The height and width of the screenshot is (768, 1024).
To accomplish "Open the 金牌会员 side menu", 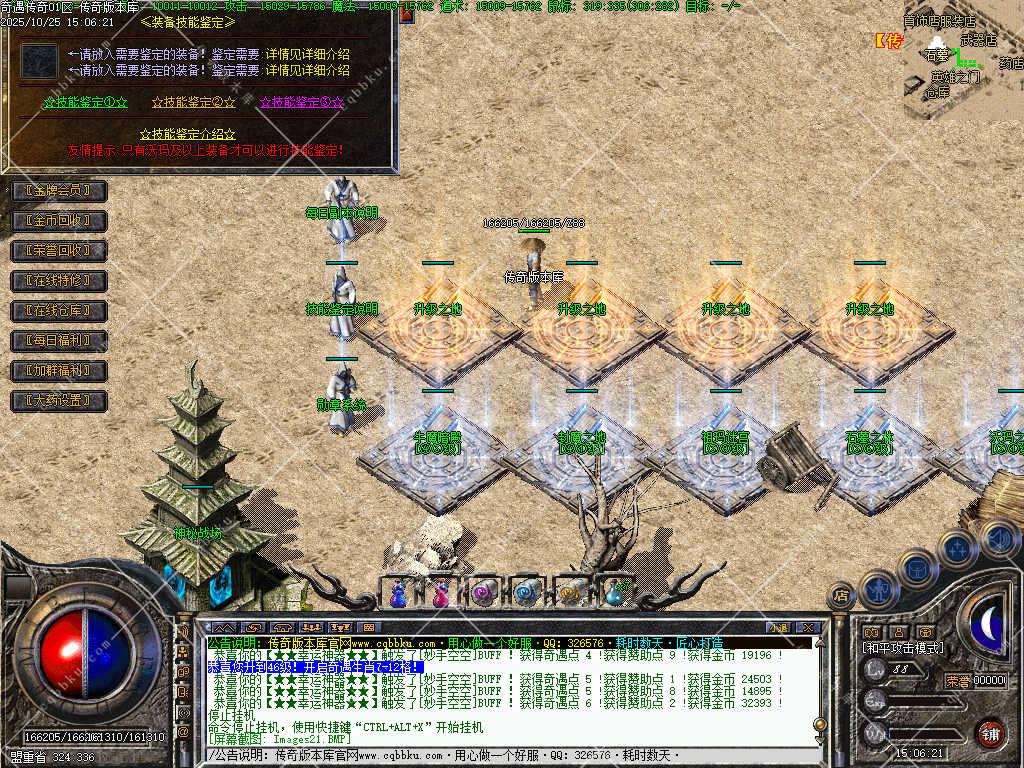I will (x=59, y=190).
